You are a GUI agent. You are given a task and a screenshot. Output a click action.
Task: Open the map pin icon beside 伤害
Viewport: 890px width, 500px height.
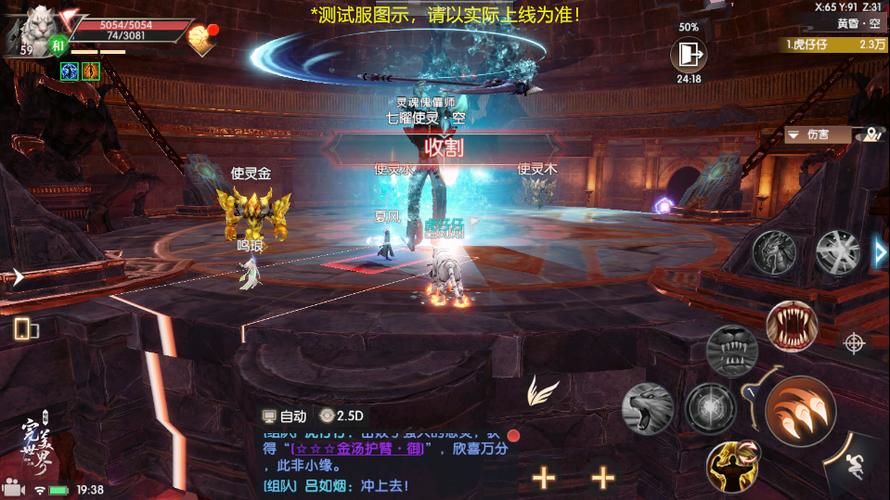872,134
